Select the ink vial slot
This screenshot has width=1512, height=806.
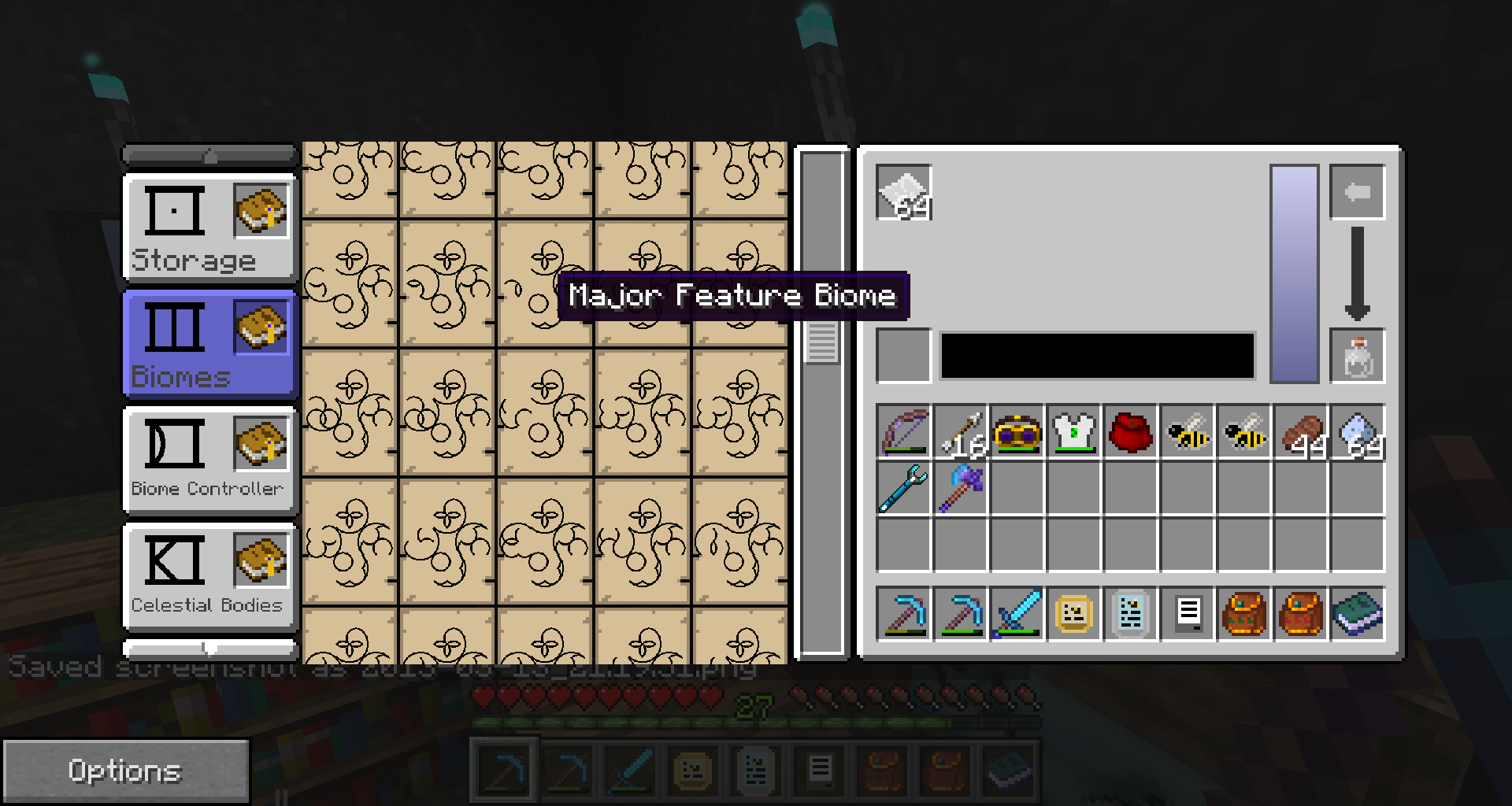pos(1357,357)
